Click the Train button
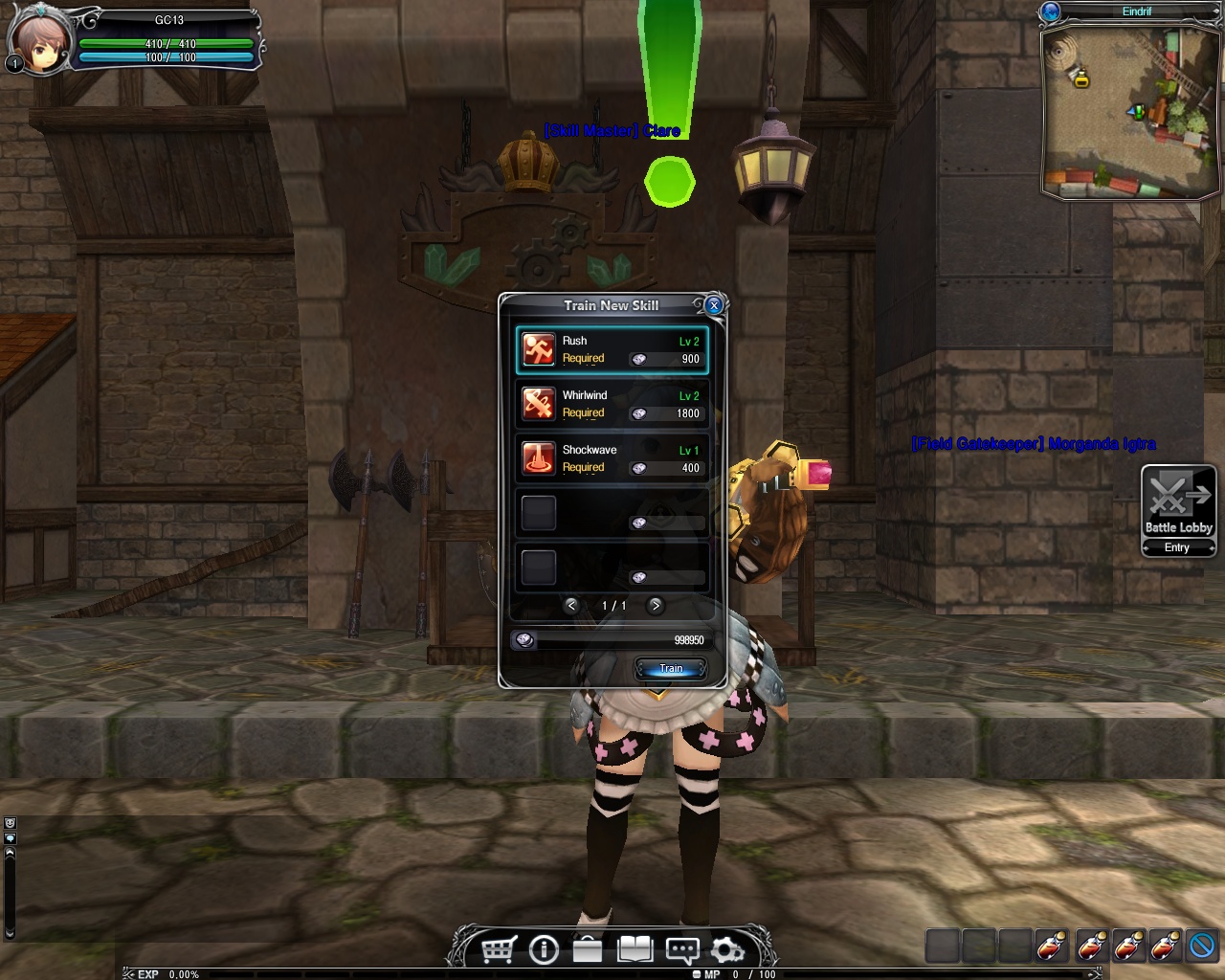The width and height of the screenshot is (1225, 980). pyautogui.click(x=670, y=668)
